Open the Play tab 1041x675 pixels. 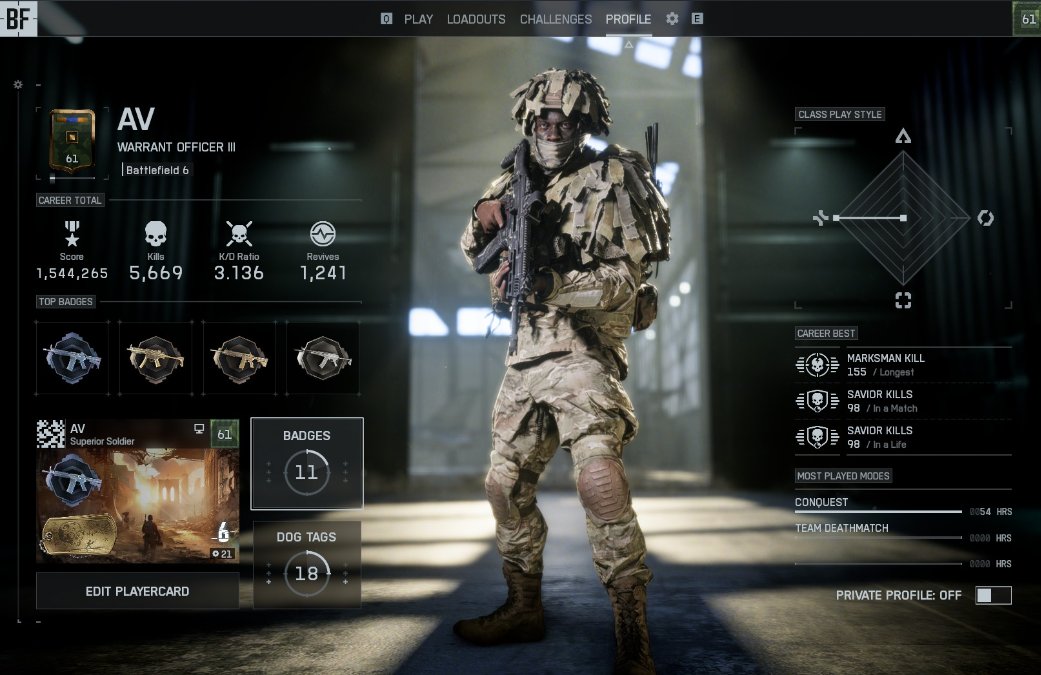coord(418,19)
